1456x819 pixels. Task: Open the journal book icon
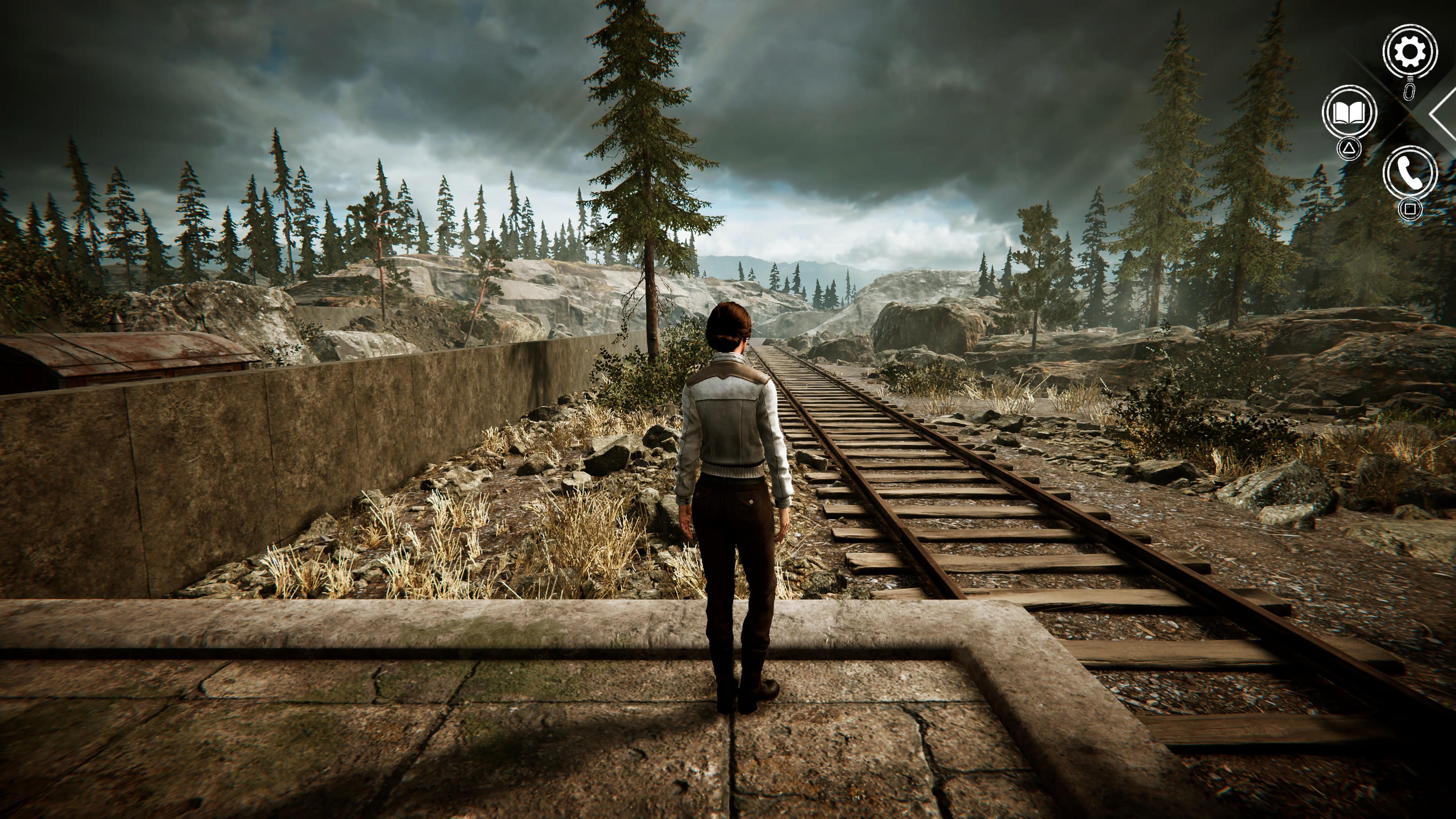tap(1349, 113)
